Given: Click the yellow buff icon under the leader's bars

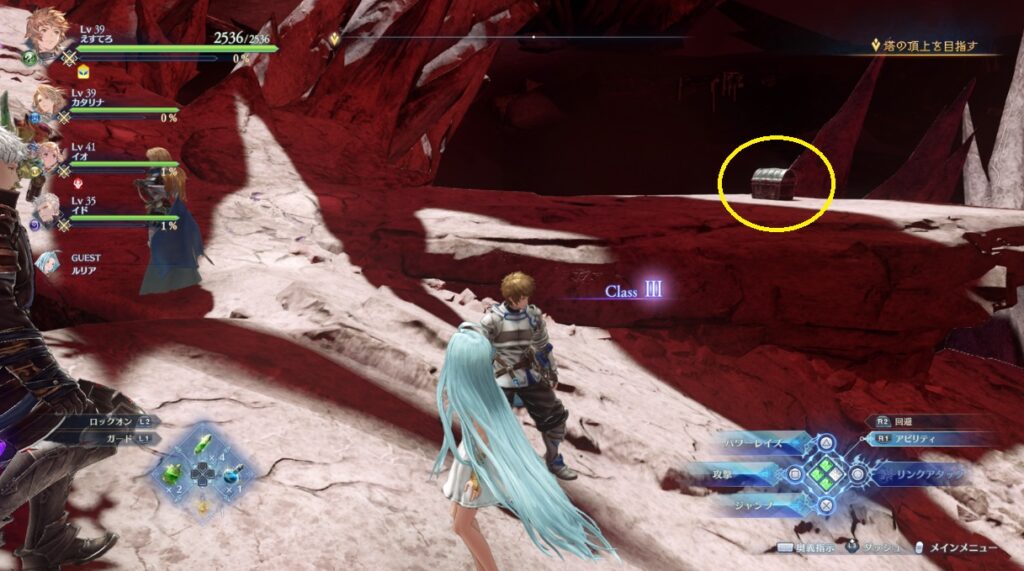Looking at the screenshot, I should [83, 70].
